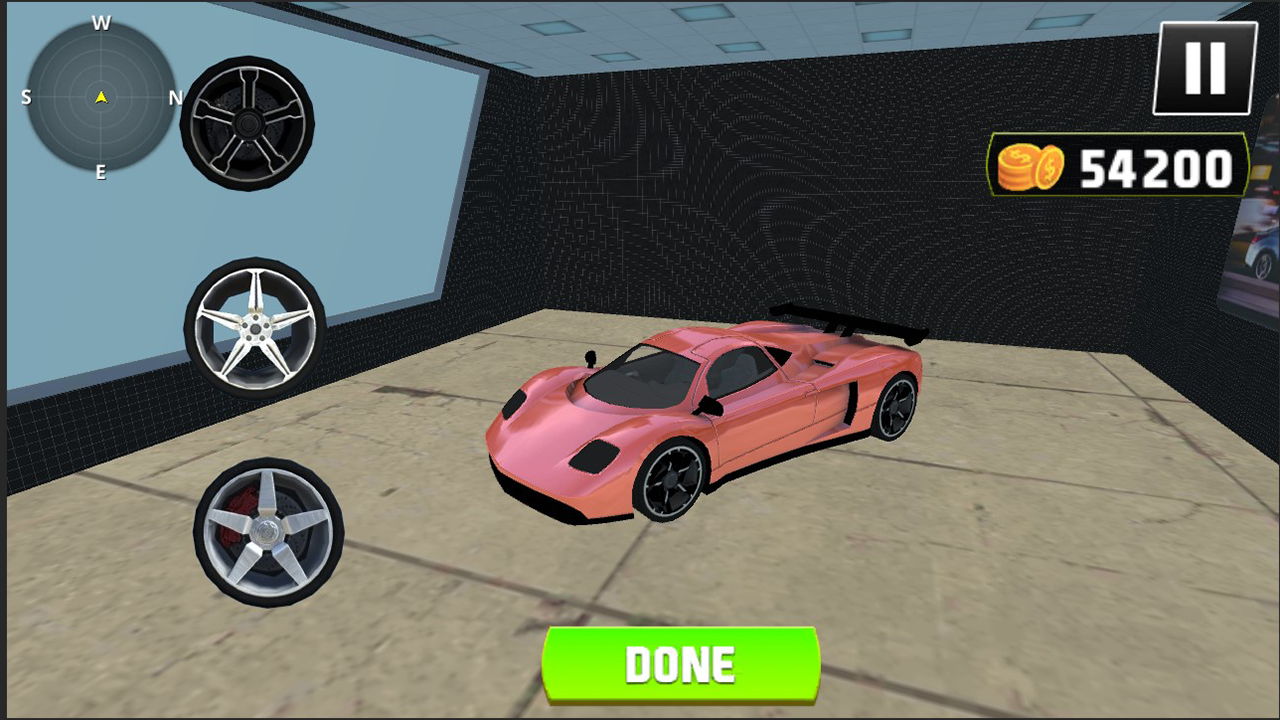
Task: Choose the white five-spoke wheel rim
Action: click(x=258, y=330)
